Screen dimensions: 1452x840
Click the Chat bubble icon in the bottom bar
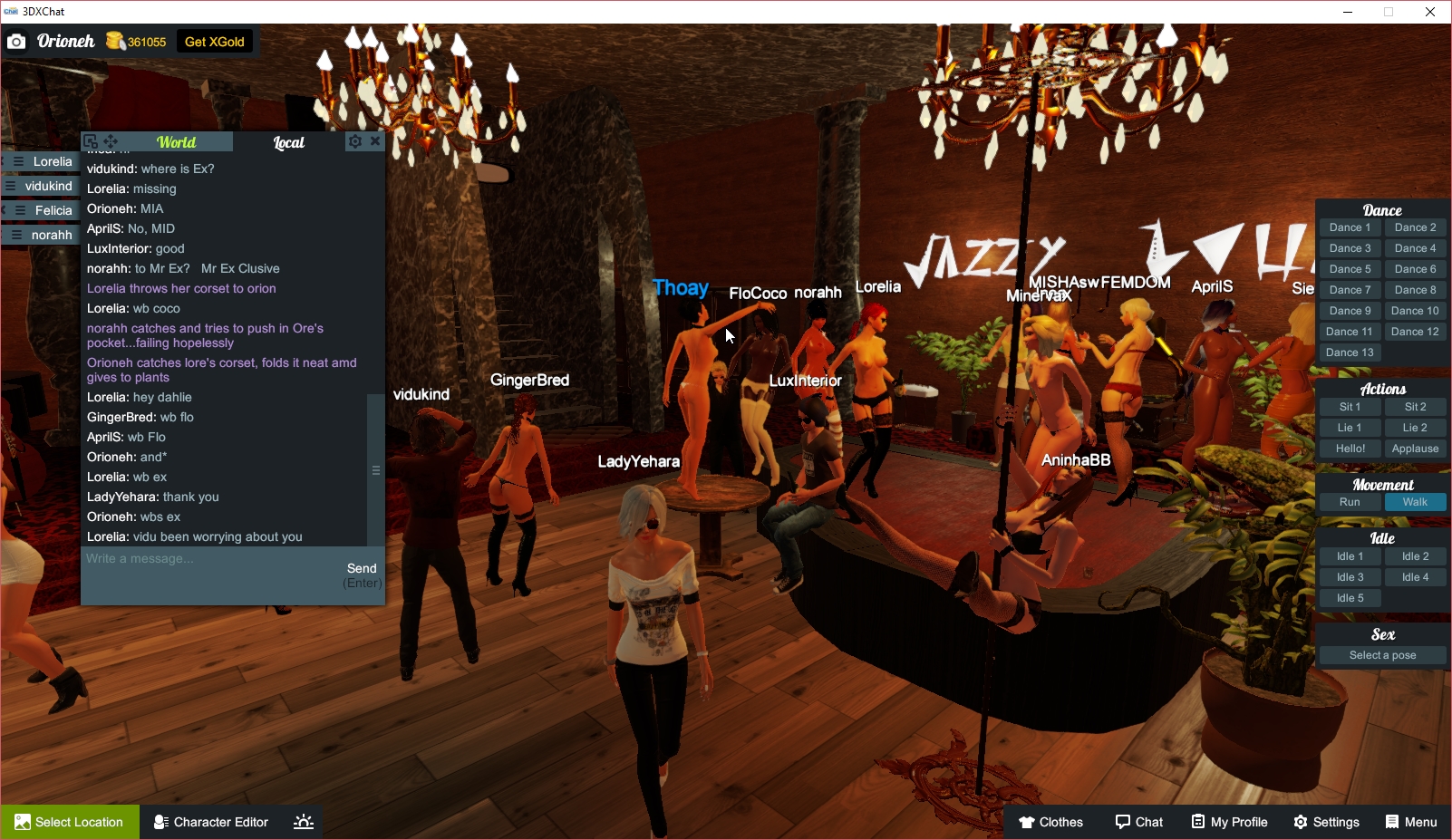click(x=1124, y=822)
